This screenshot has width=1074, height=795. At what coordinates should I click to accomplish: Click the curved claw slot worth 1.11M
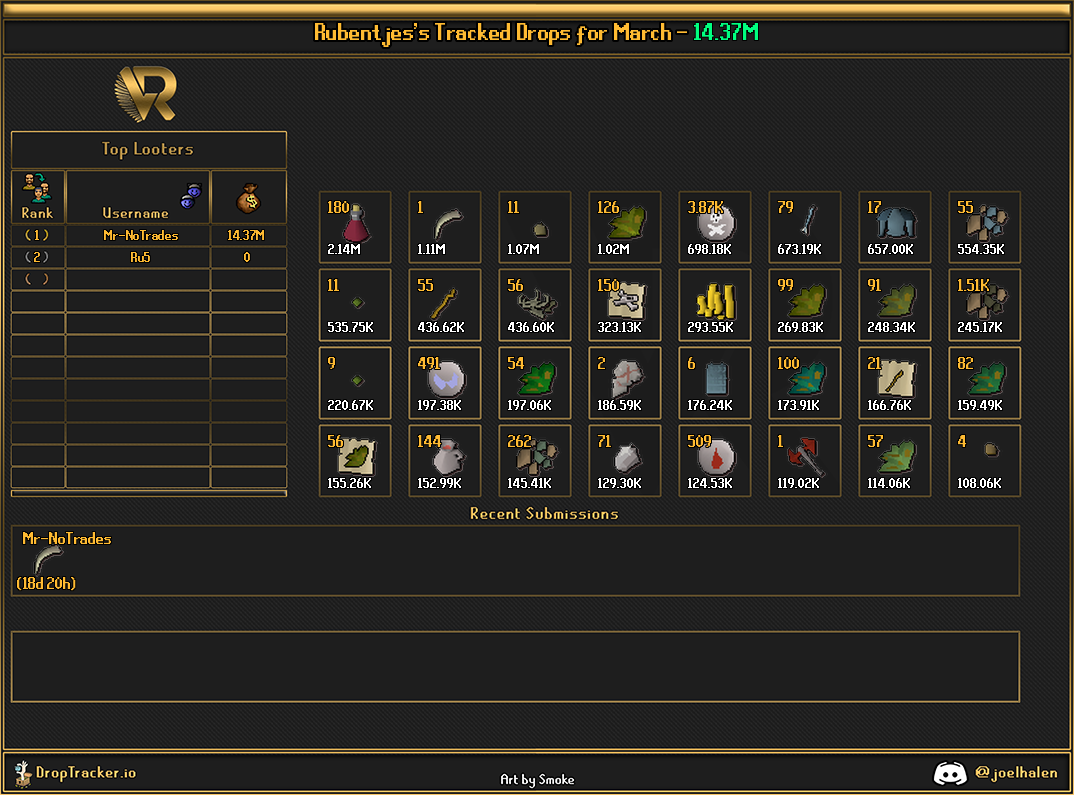(x=444, y=227)
